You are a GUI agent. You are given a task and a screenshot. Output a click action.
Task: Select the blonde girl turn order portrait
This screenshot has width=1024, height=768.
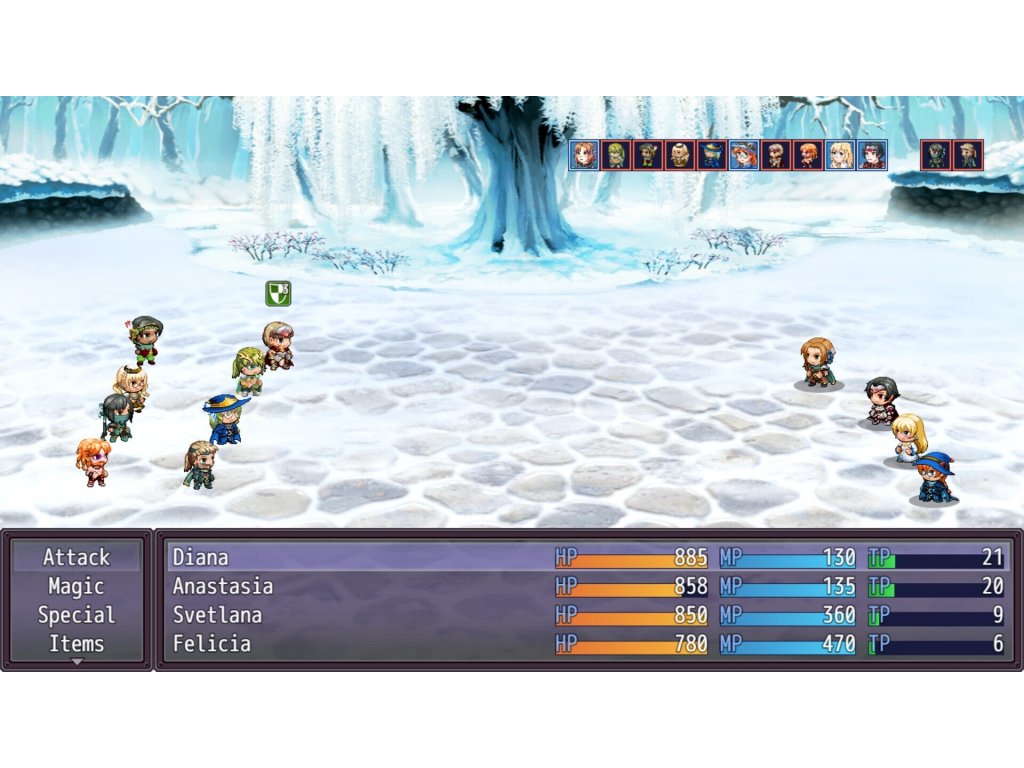coord(840,155)
